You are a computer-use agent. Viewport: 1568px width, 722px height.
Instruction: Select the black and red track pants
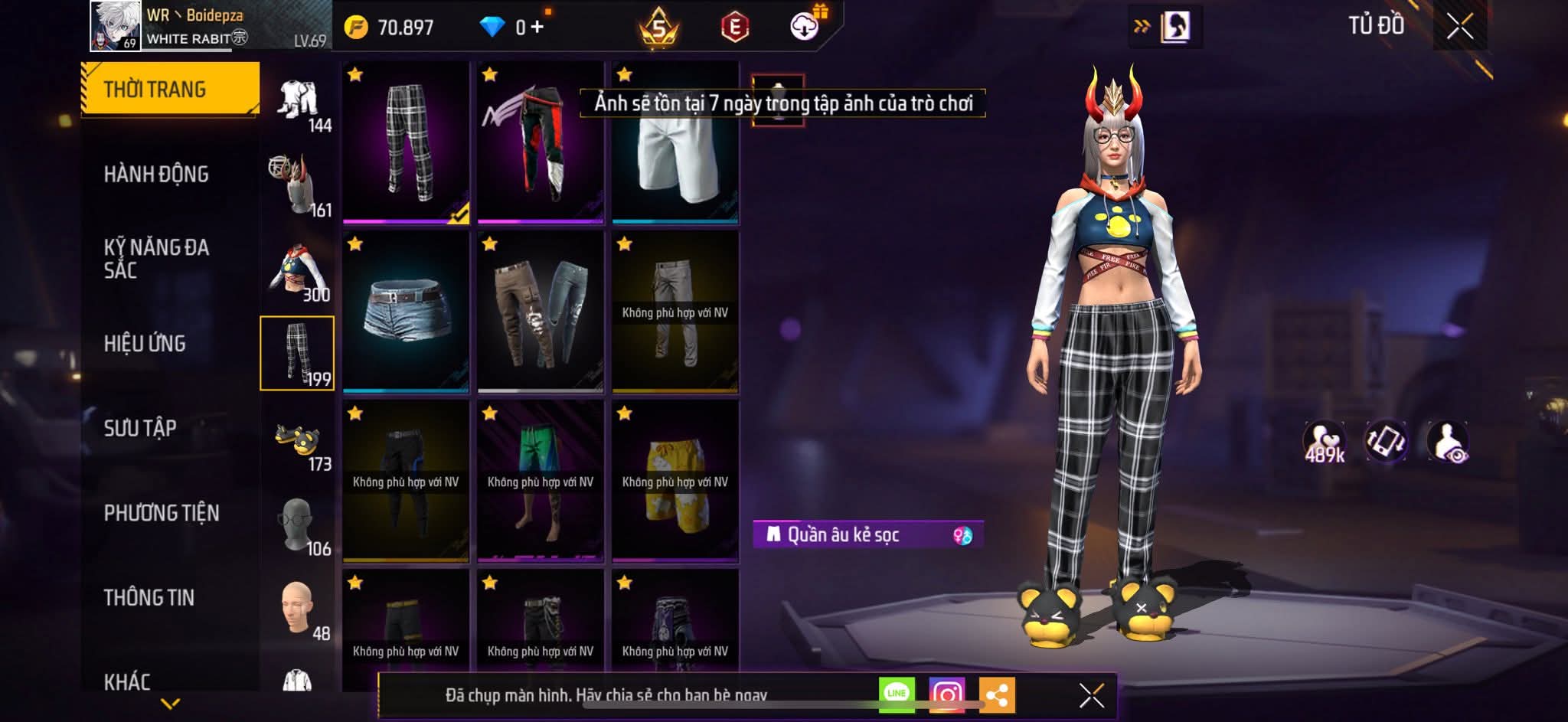(541, 142)
